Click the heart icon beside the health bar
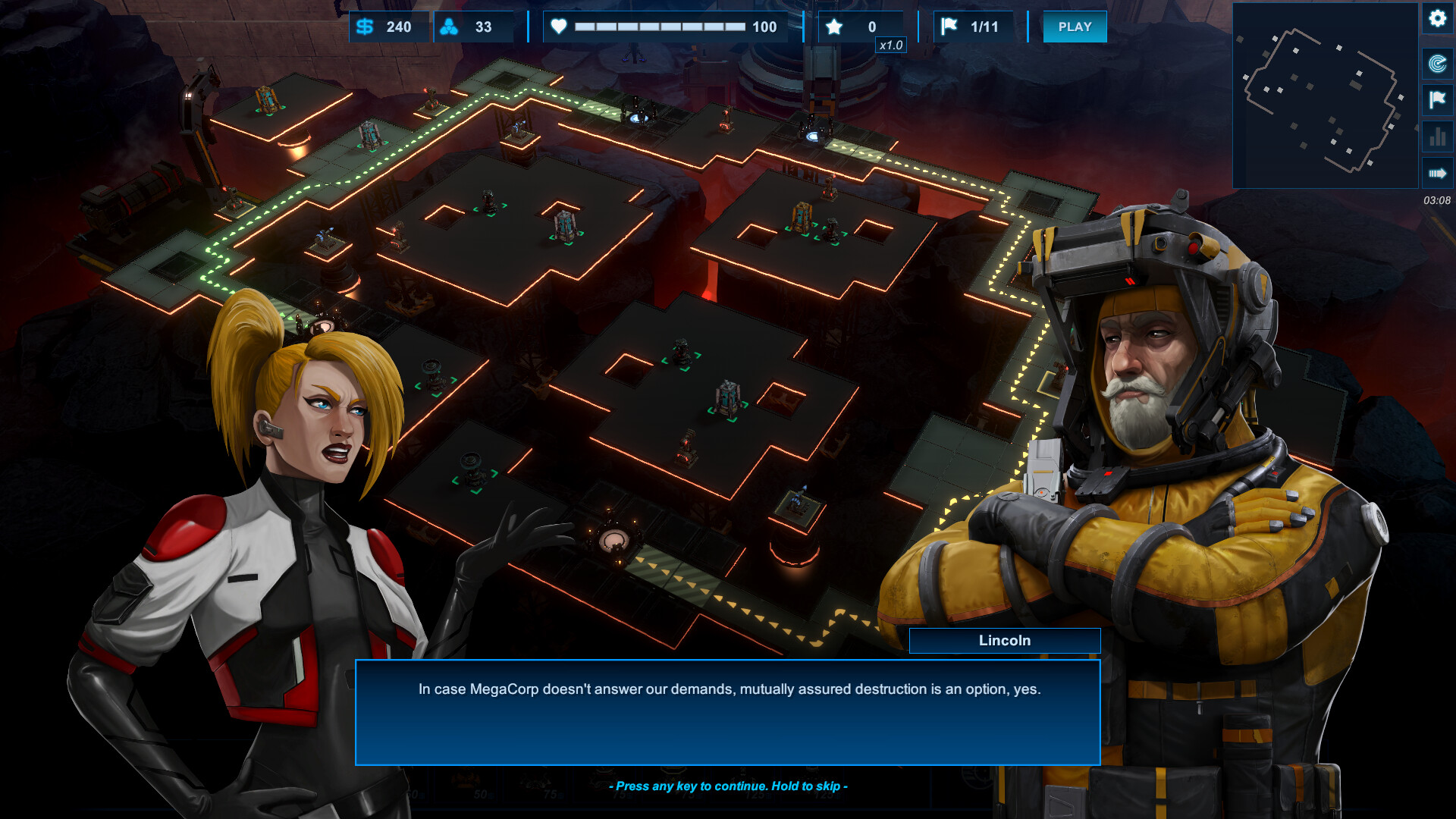This screenshot has height=819, width=1456. (x=559, y=27)
